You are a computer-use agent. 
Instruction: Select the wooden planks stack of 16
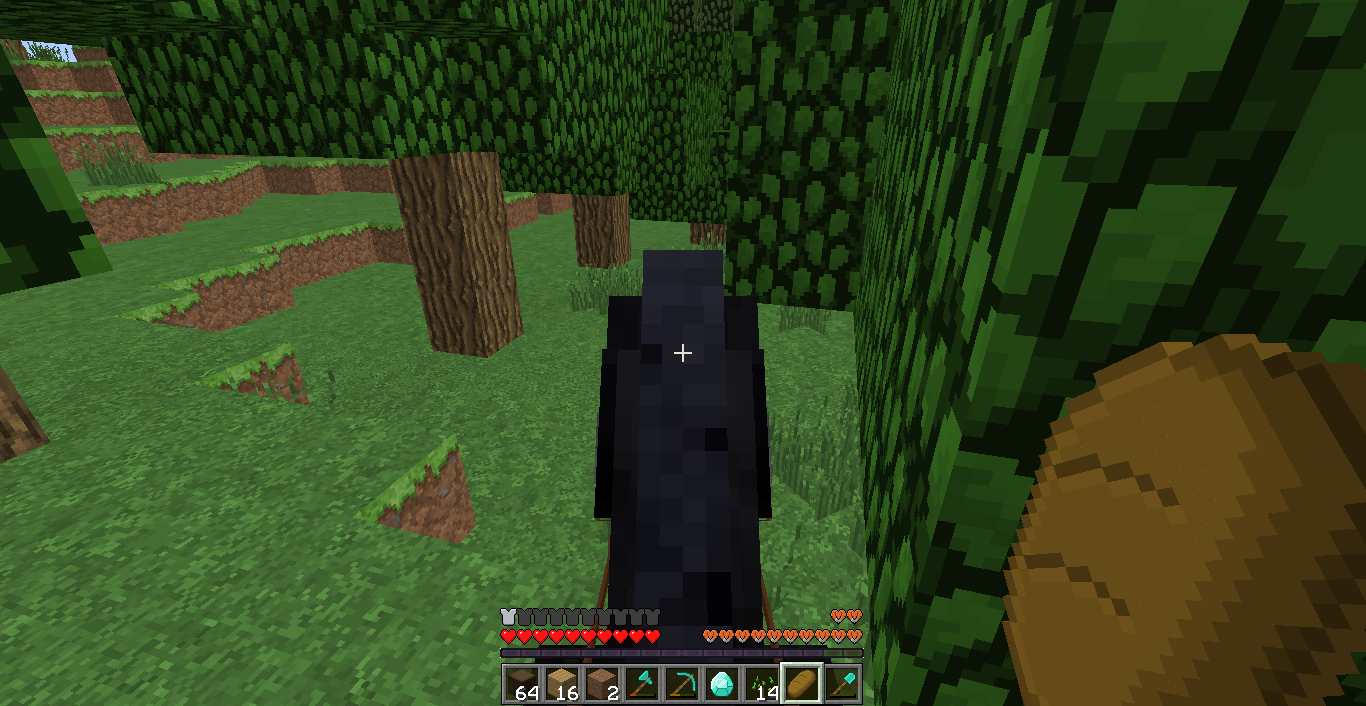point(561,684)
